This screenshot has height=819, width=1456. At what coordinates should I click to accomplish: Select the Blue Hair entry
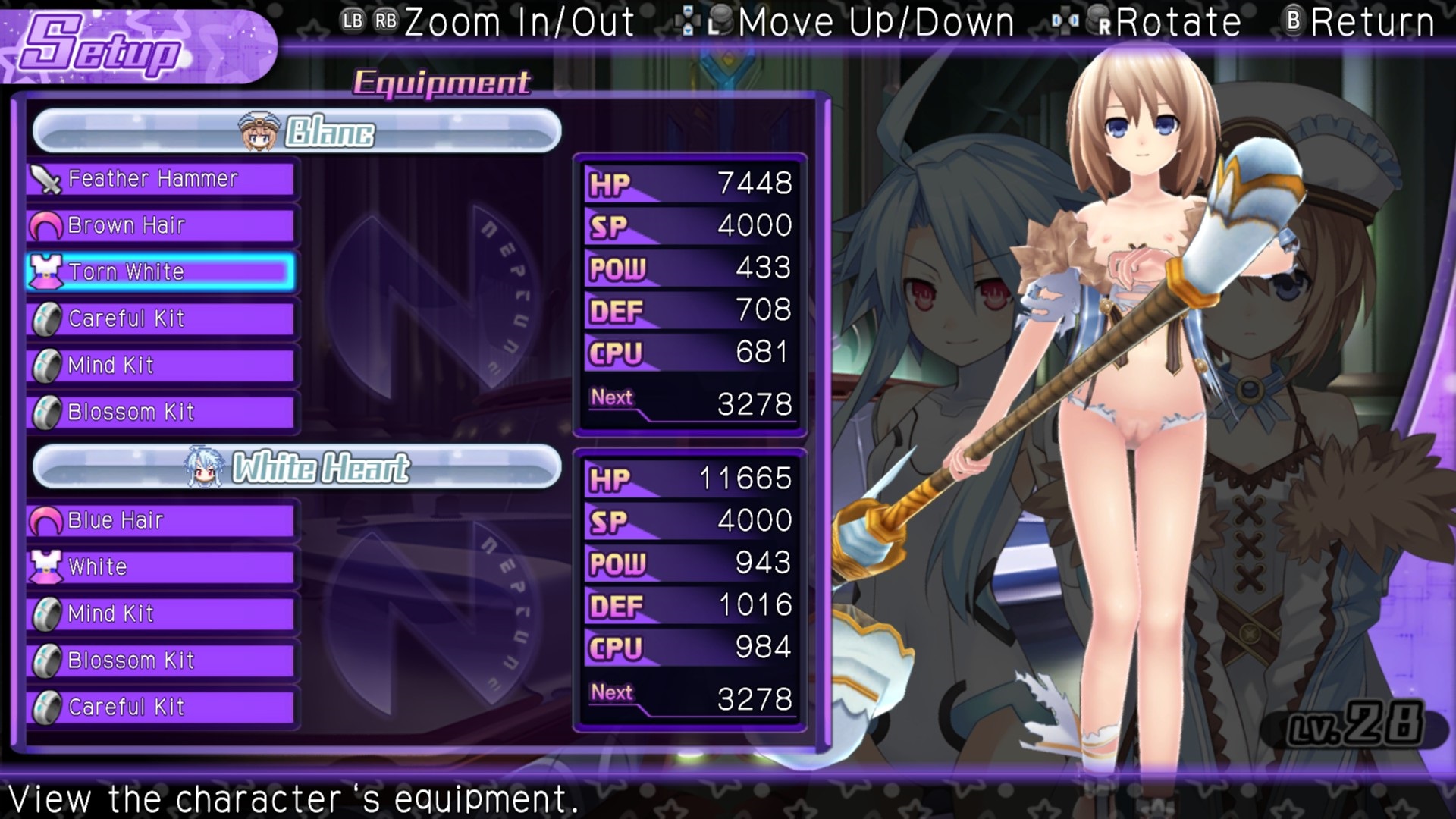(x=161, y=521)
